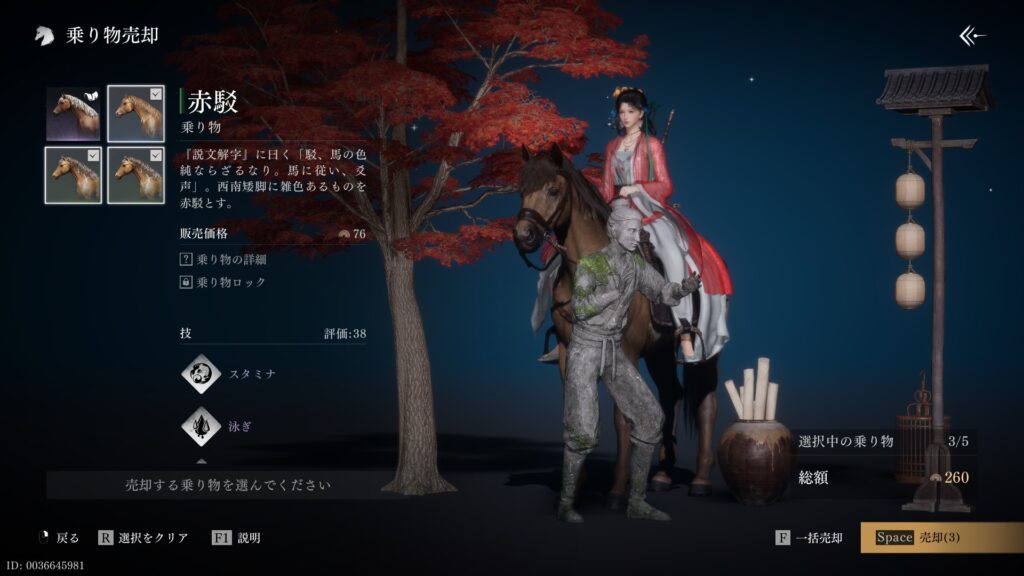Screen dimensions: 1024x576
Task: Select the スタミナ skill icon
Action: click(x=201, y=374)
